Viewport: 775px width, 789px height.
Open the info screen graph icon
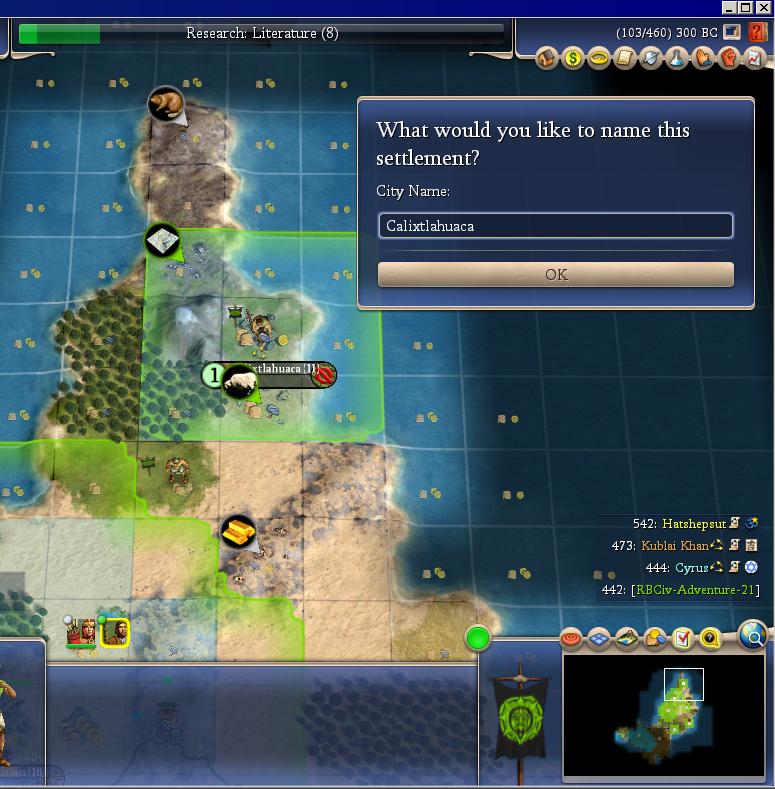(754, 58)
